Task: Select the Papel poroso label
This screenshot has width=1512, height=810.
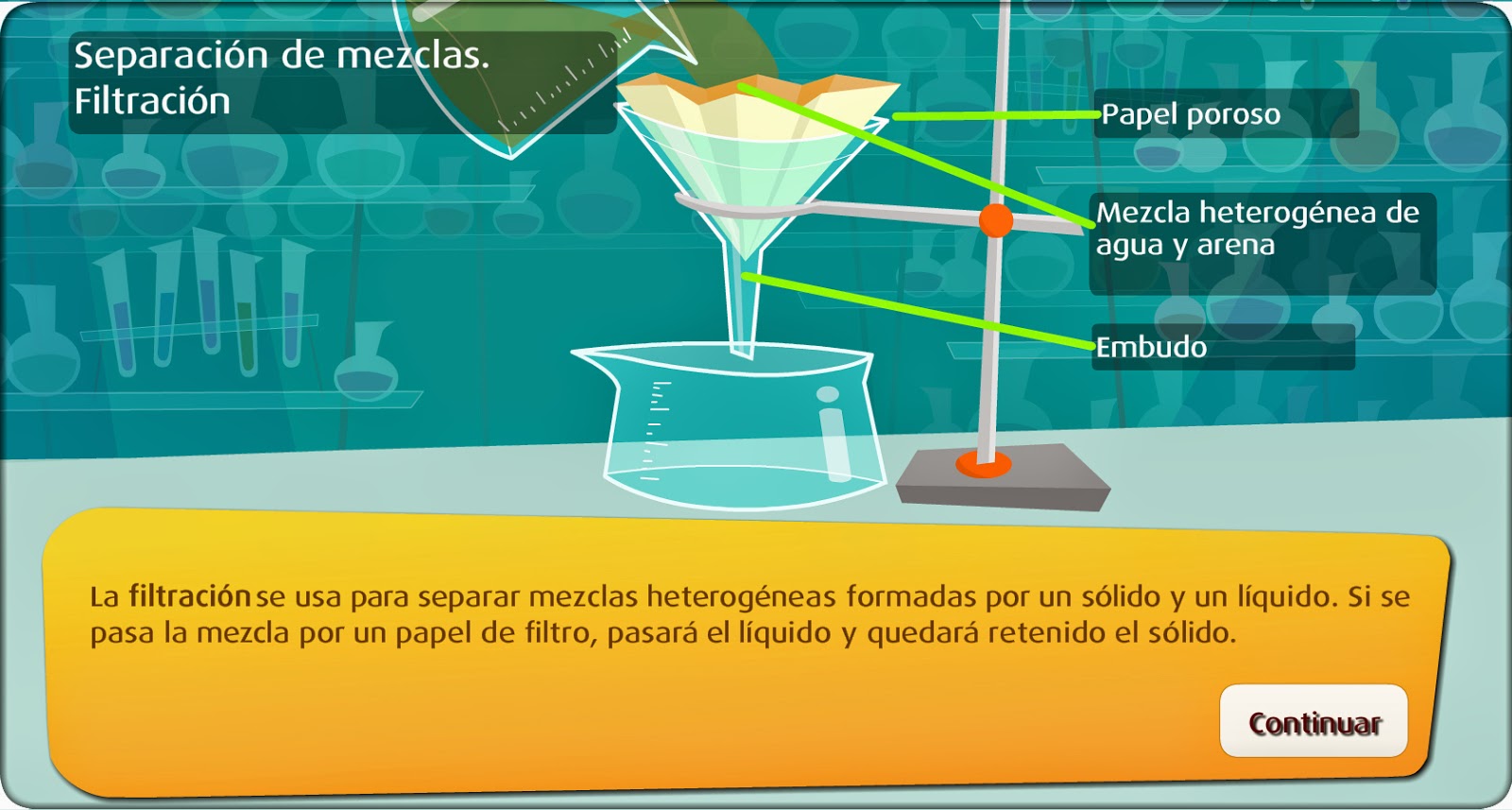Action: [1193, 116]
